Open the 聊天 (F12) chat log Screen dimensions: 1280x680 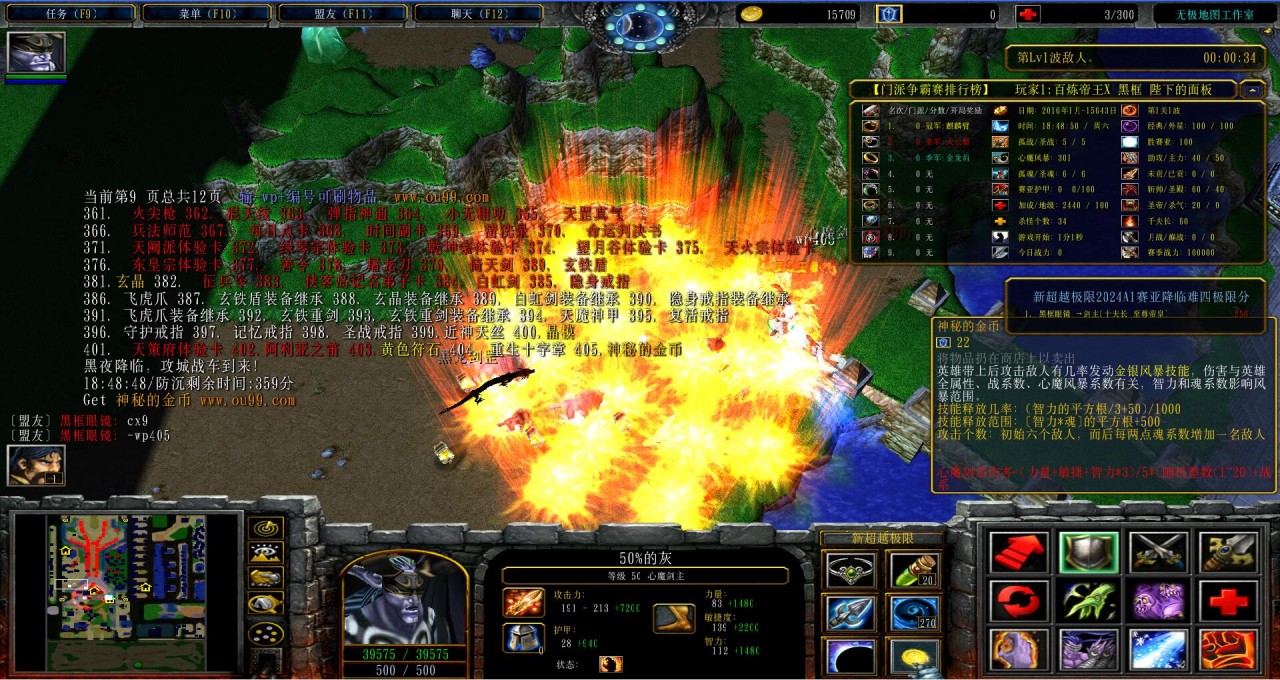[x=477, y=13]
